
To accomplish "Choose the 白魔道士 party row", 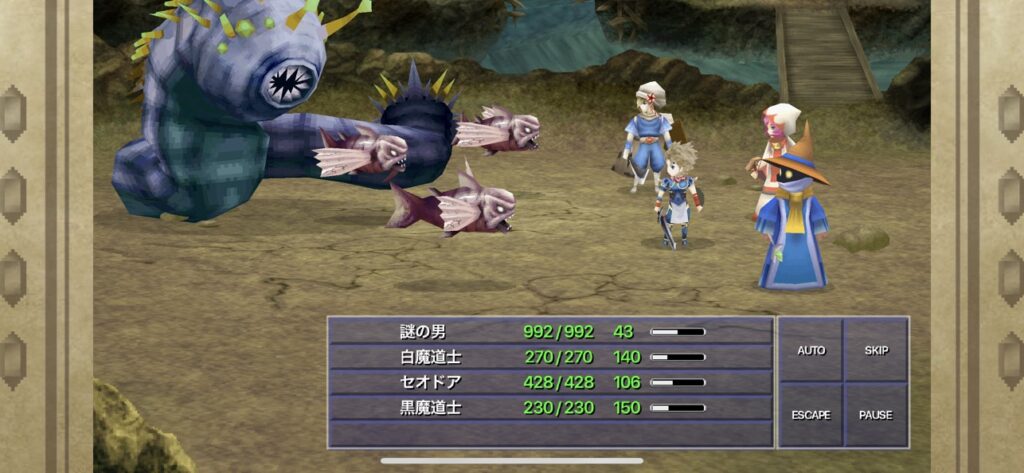I will pos(551,356).
